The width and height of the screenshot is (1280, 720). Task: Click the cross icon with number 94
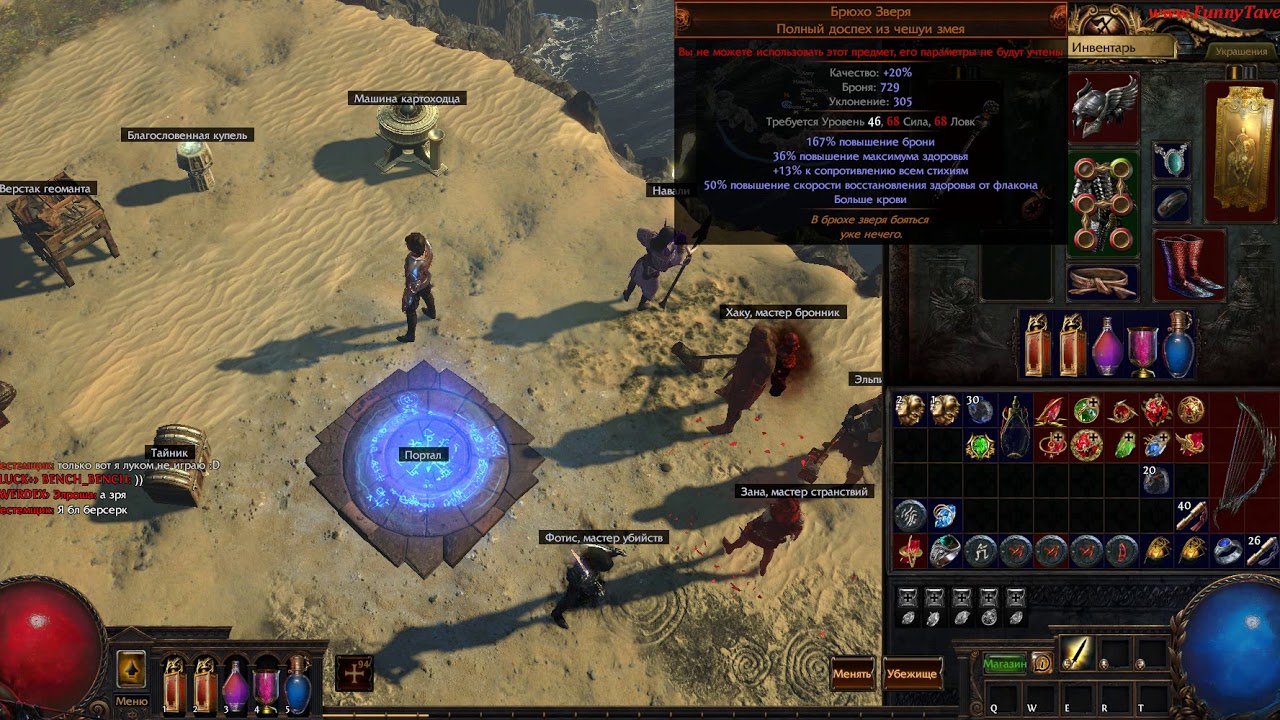[355, 673]
